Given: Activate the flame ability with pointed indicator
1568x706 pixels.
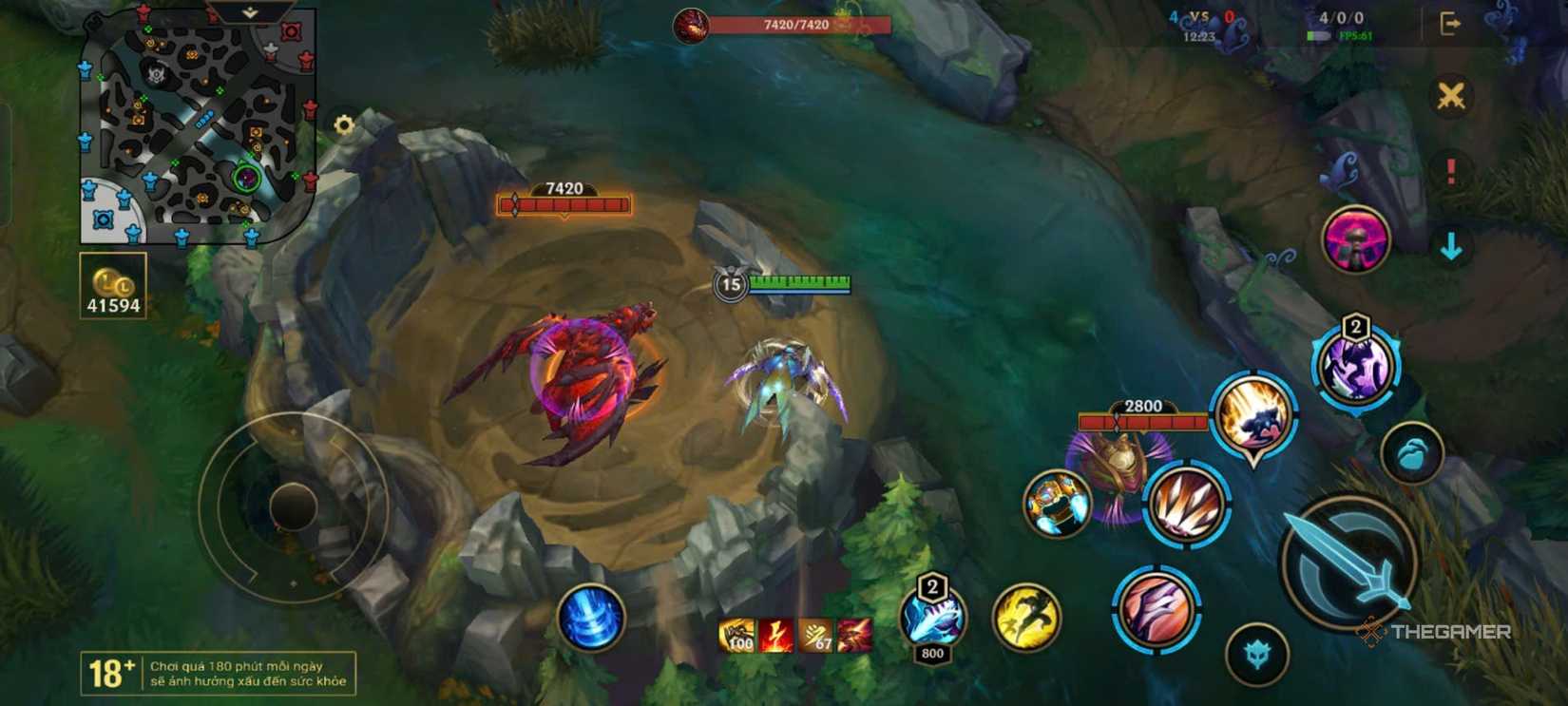Looking at the screenshot, I should pyautogui.click(x=1251, y=420).
